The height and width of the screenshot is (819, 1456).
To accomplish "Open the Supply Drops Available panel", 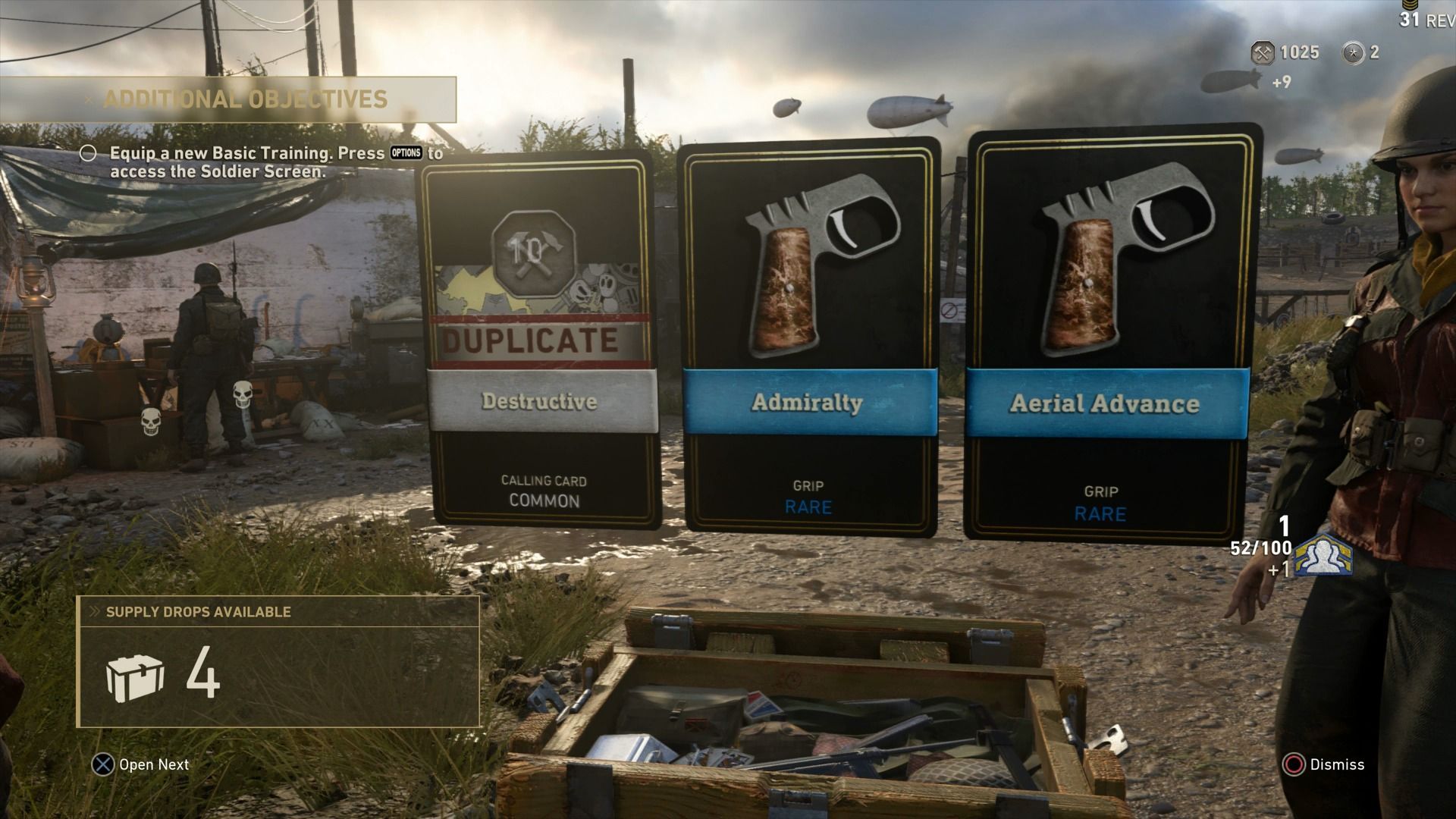I will pos(278,661).
